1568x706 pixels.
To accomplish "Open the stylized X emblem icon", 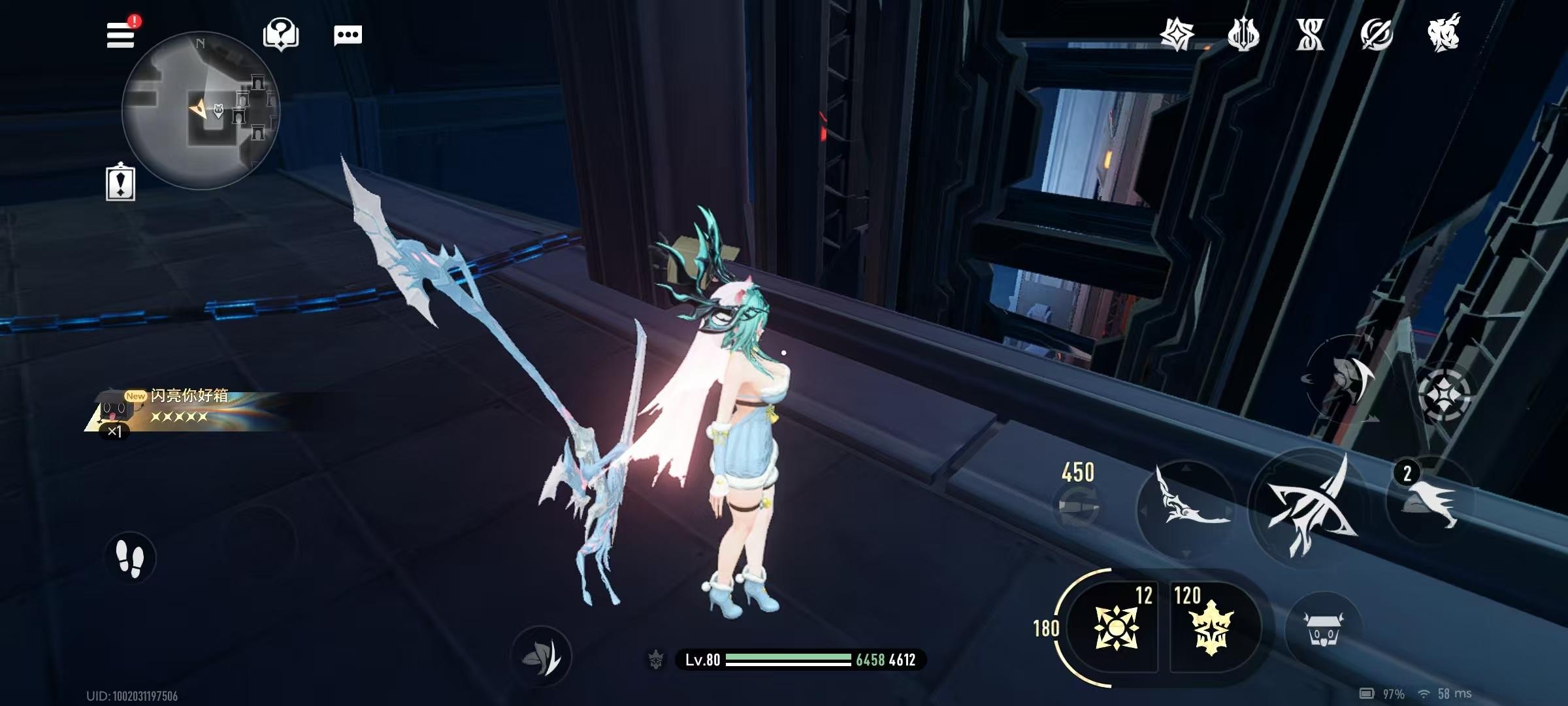I will coord(1310,34).
